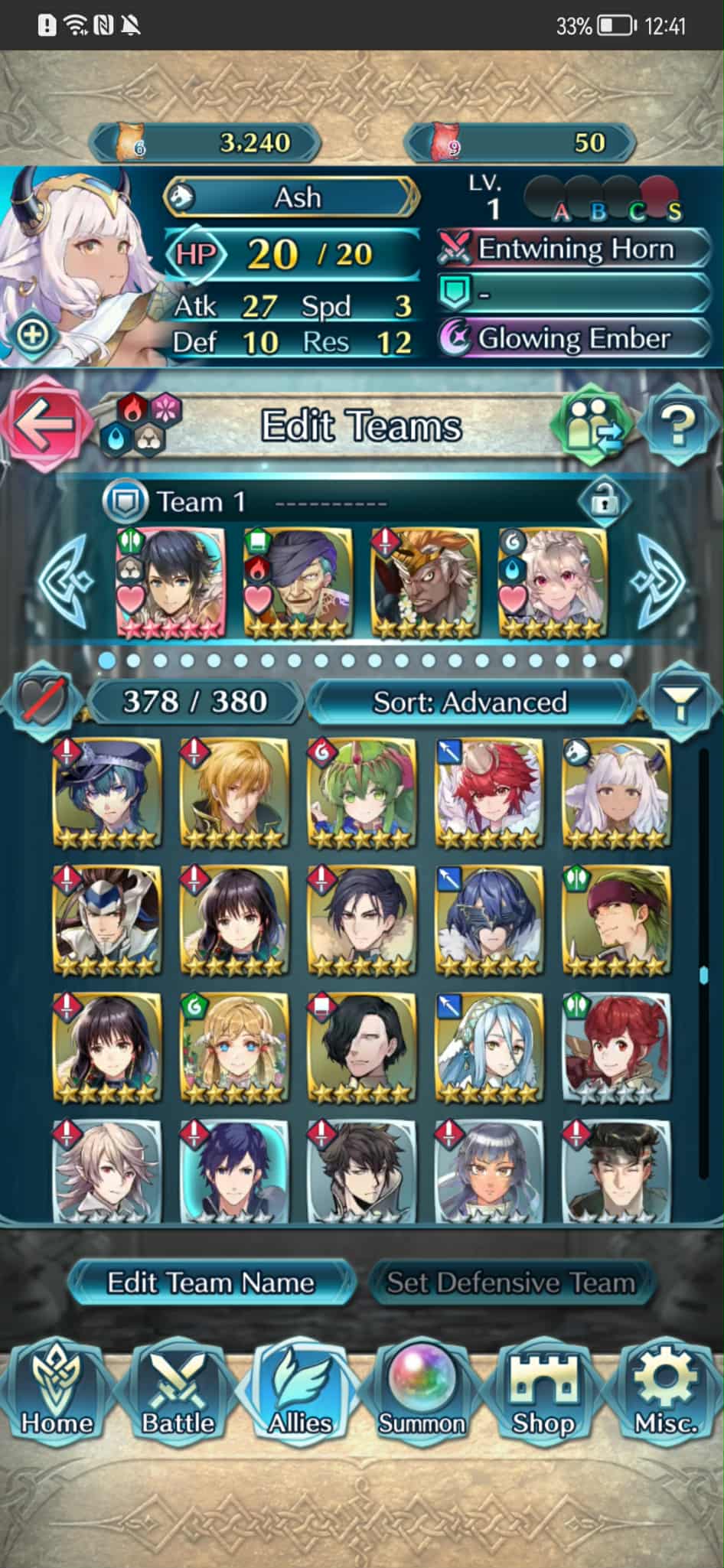
Task: Switch to the previous team arrow
Action: point(67,582)
